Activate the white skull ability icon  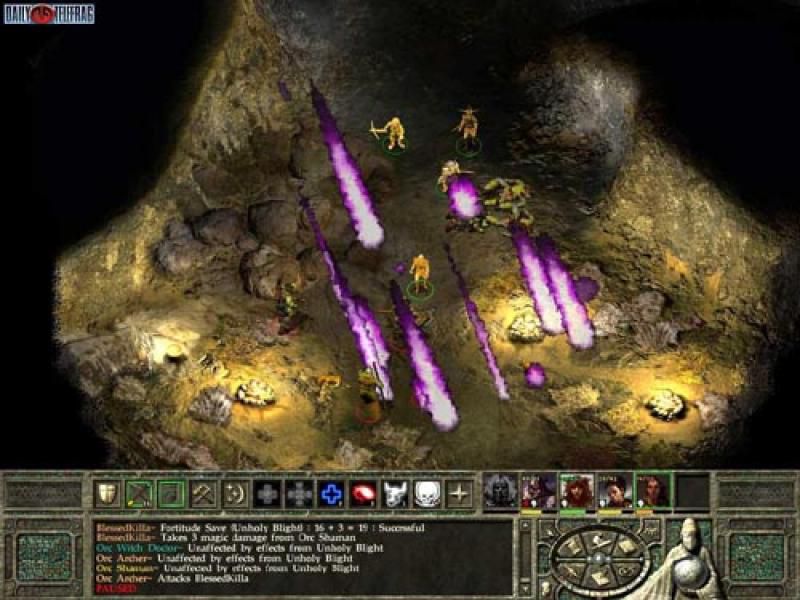(427, 492)
